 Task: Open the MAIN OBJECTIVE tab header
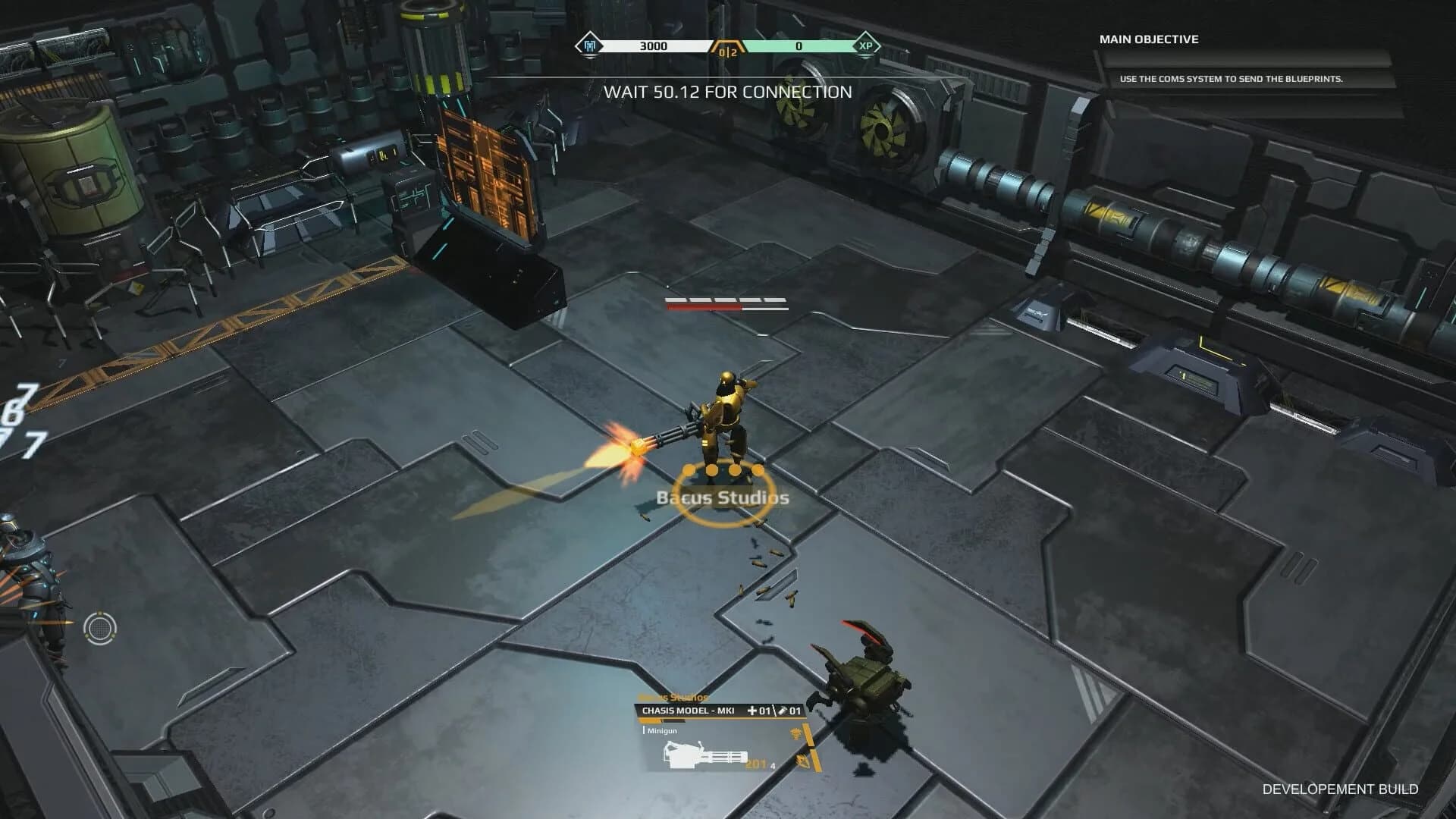(x=1150, y=39)
